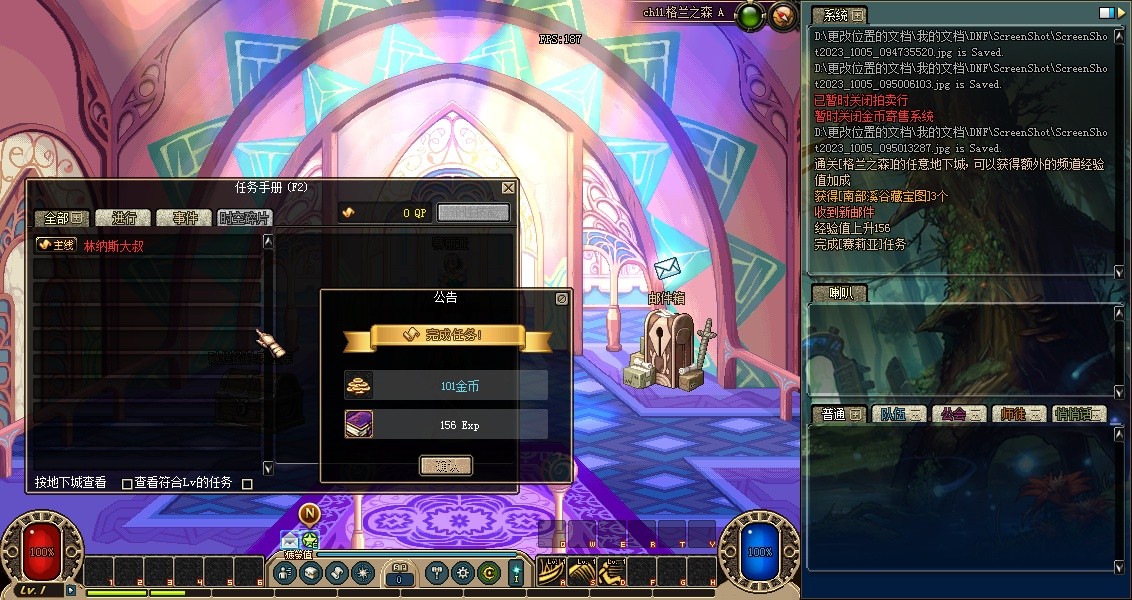The width and height of the screenshot is (1132, 600).
Task: Click the new mail envelope notification icon
Action: tap(290, 541)
